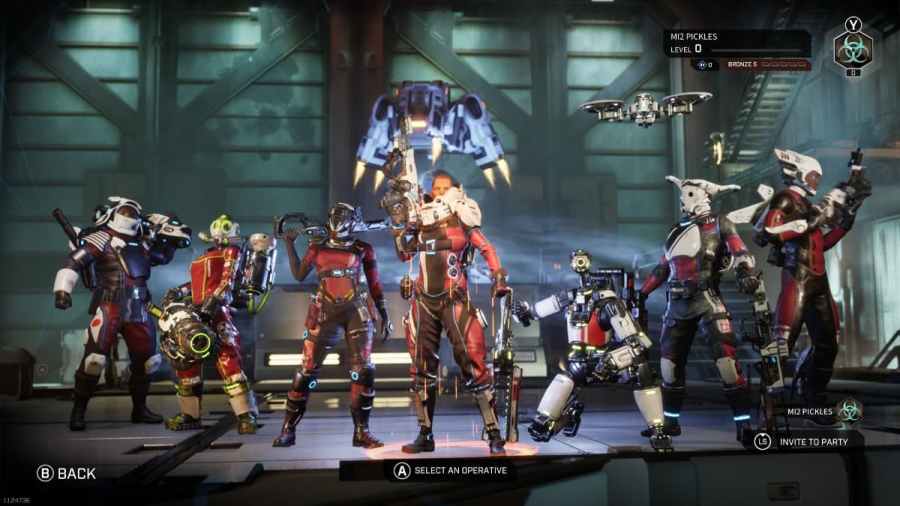Screen dimensions: 900x506
Task: Select the visored operative holding a crossbow
Action: (335, 310)
